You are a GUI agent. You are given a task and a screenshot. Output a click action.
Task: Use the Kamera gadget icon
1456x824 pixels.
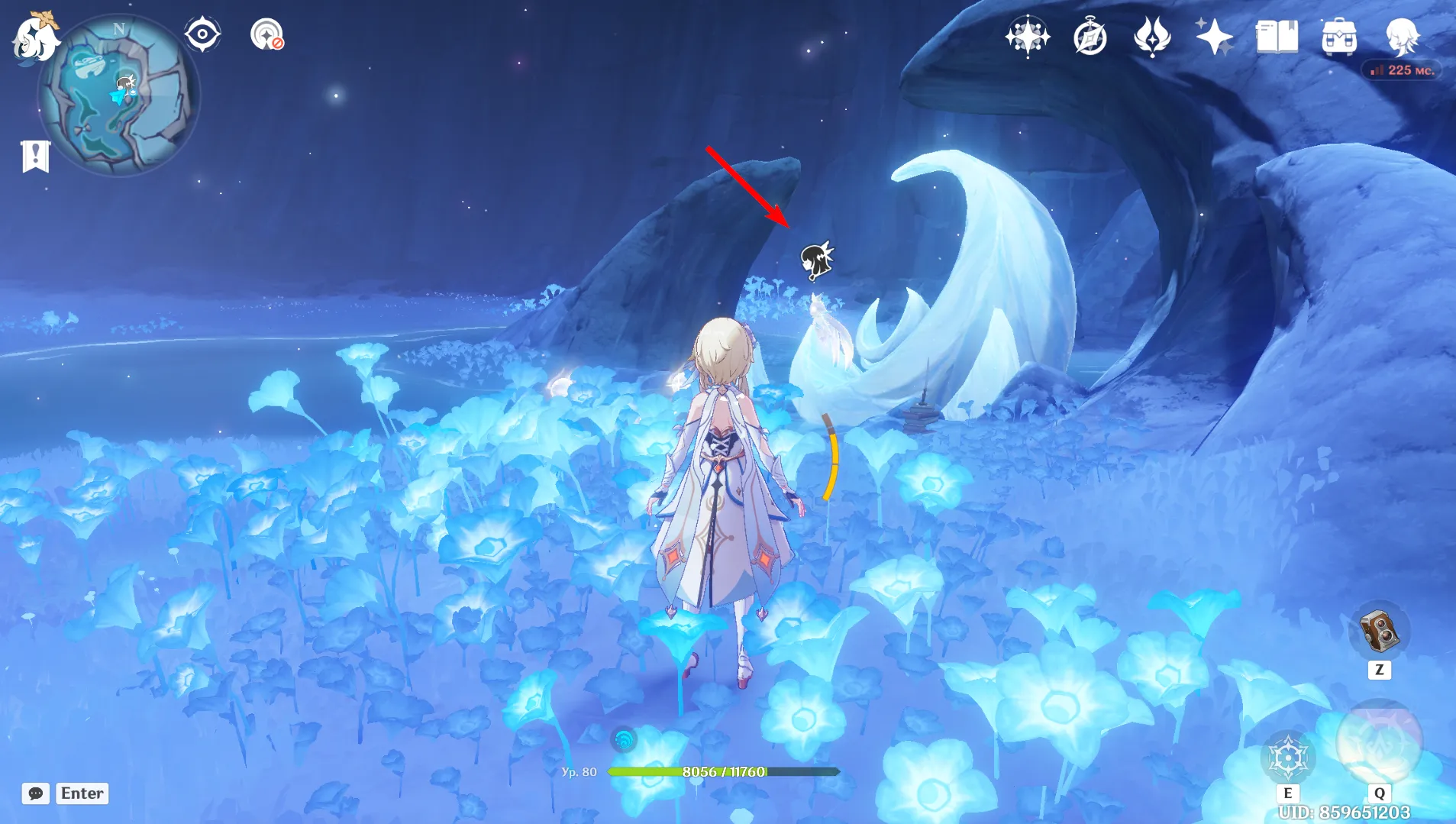pos(1379,631)
